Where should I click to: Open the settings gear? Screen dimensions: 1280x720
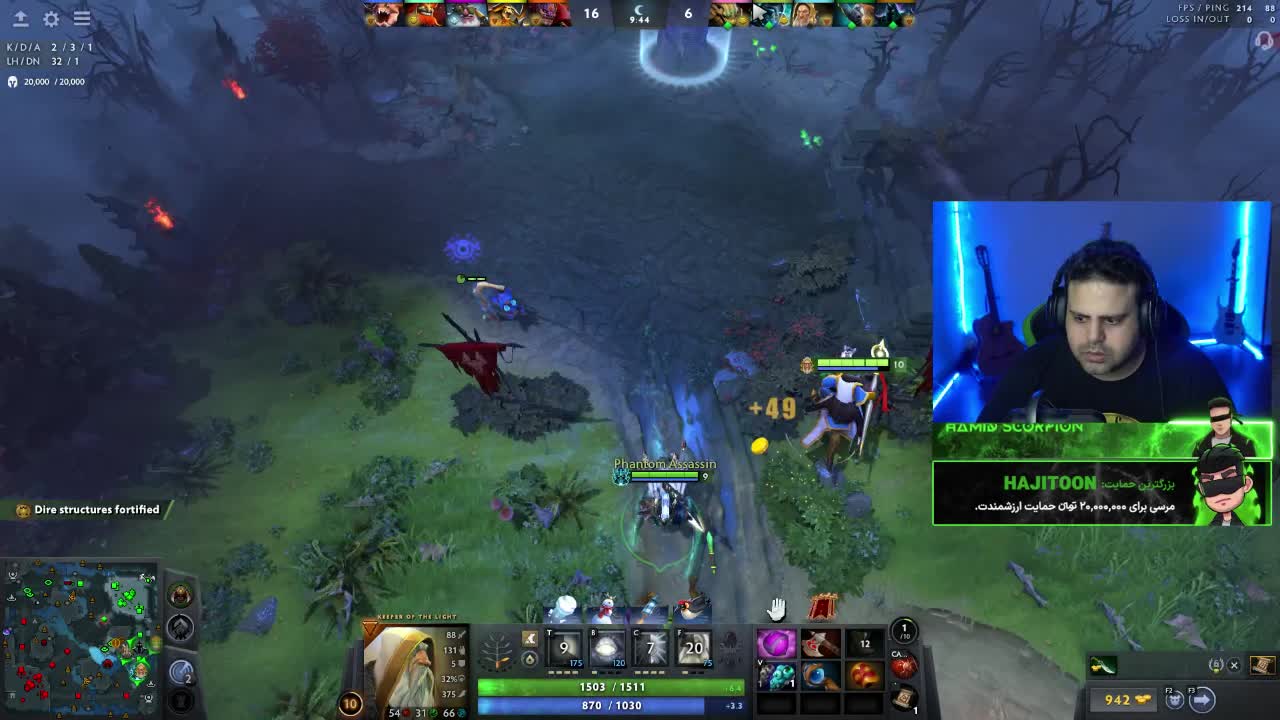point(51,19)
